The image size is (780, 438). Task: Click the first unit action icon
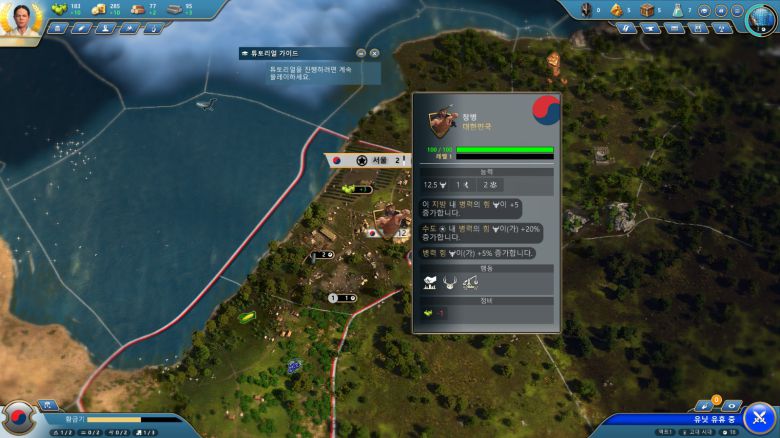pos(430,283)
